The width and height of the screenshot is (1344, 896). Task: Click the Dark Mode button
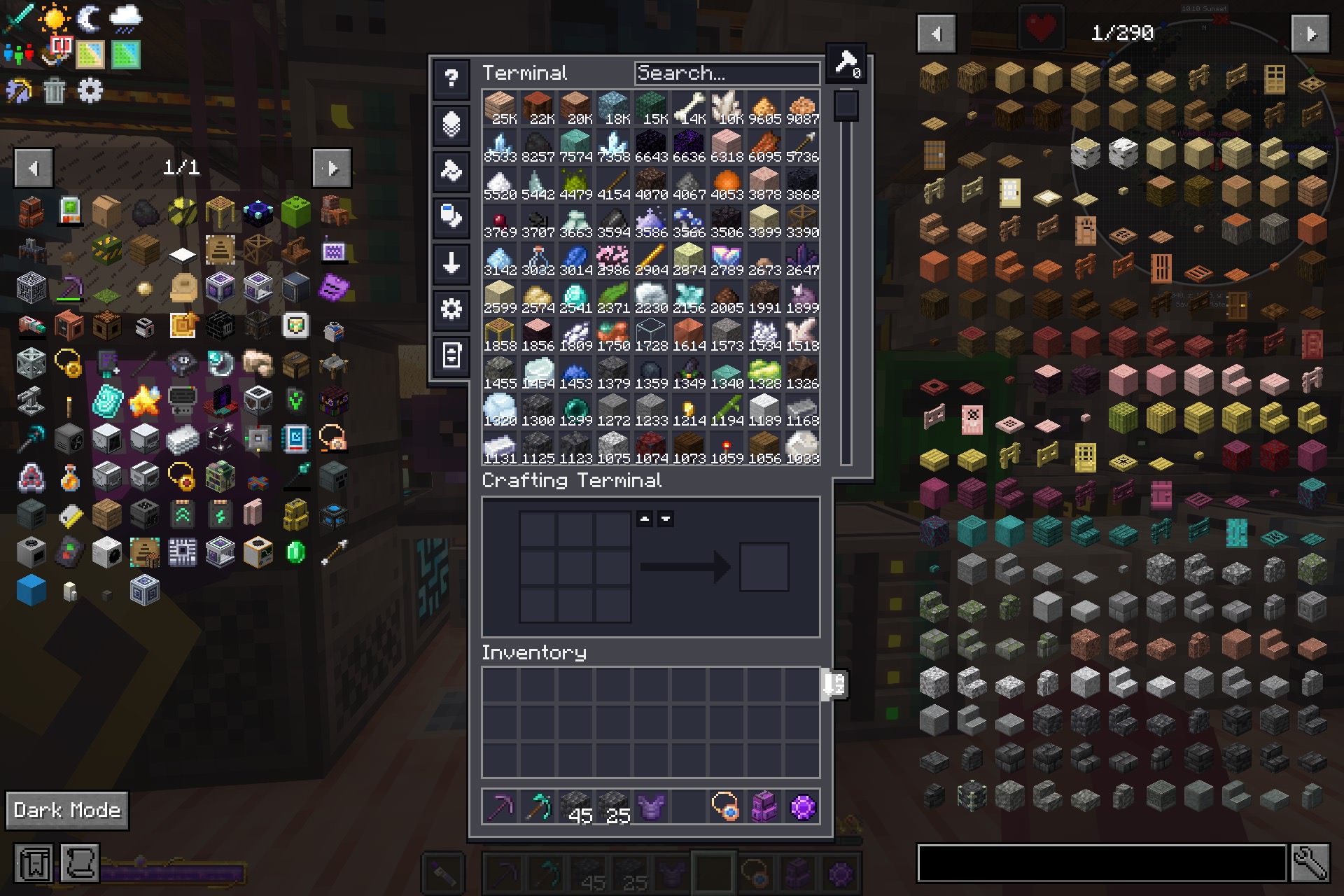pyautogui.click(x=66, y=810)
